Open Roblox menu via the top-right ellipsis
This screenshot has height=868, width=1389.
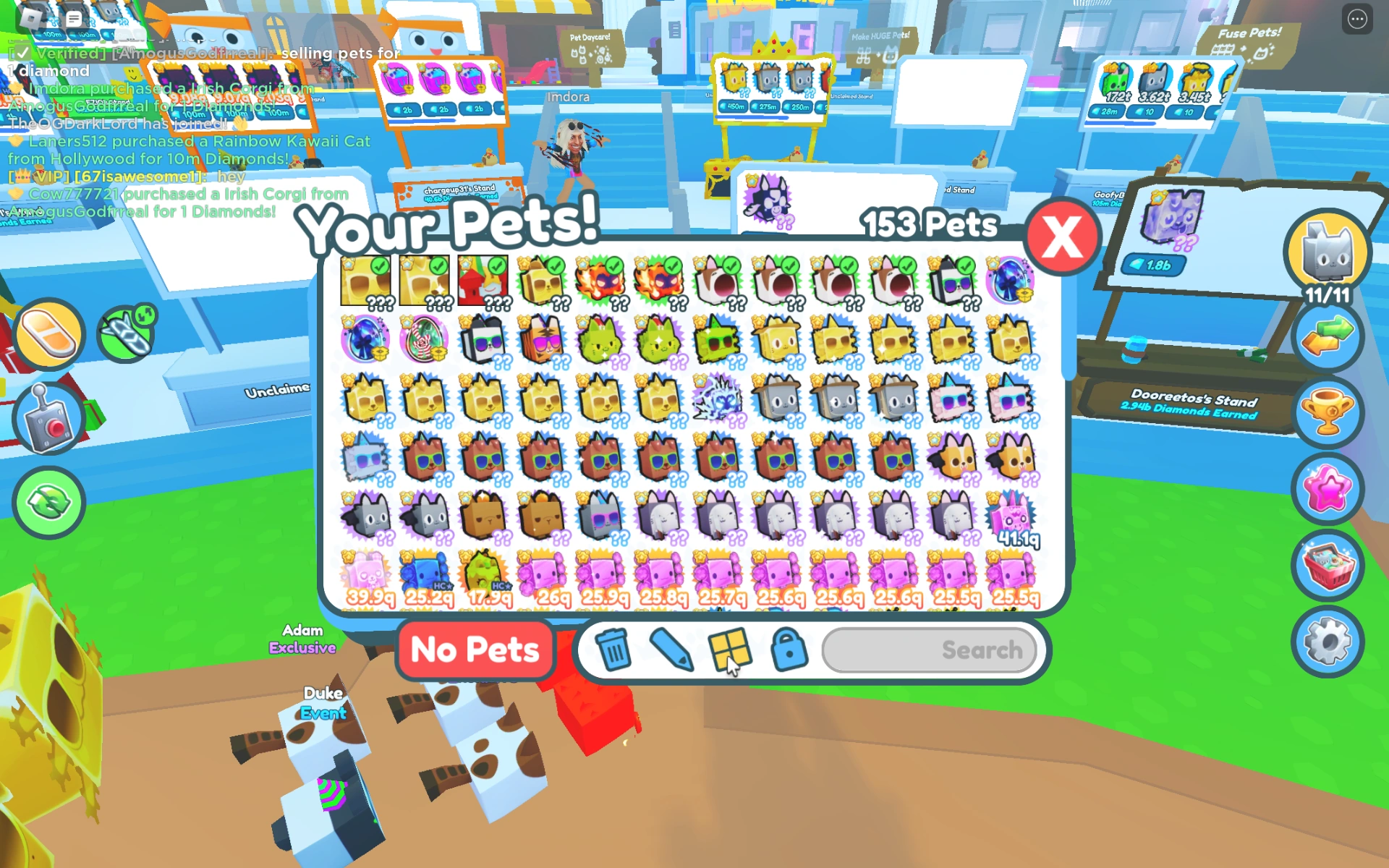coord(1356,19)
